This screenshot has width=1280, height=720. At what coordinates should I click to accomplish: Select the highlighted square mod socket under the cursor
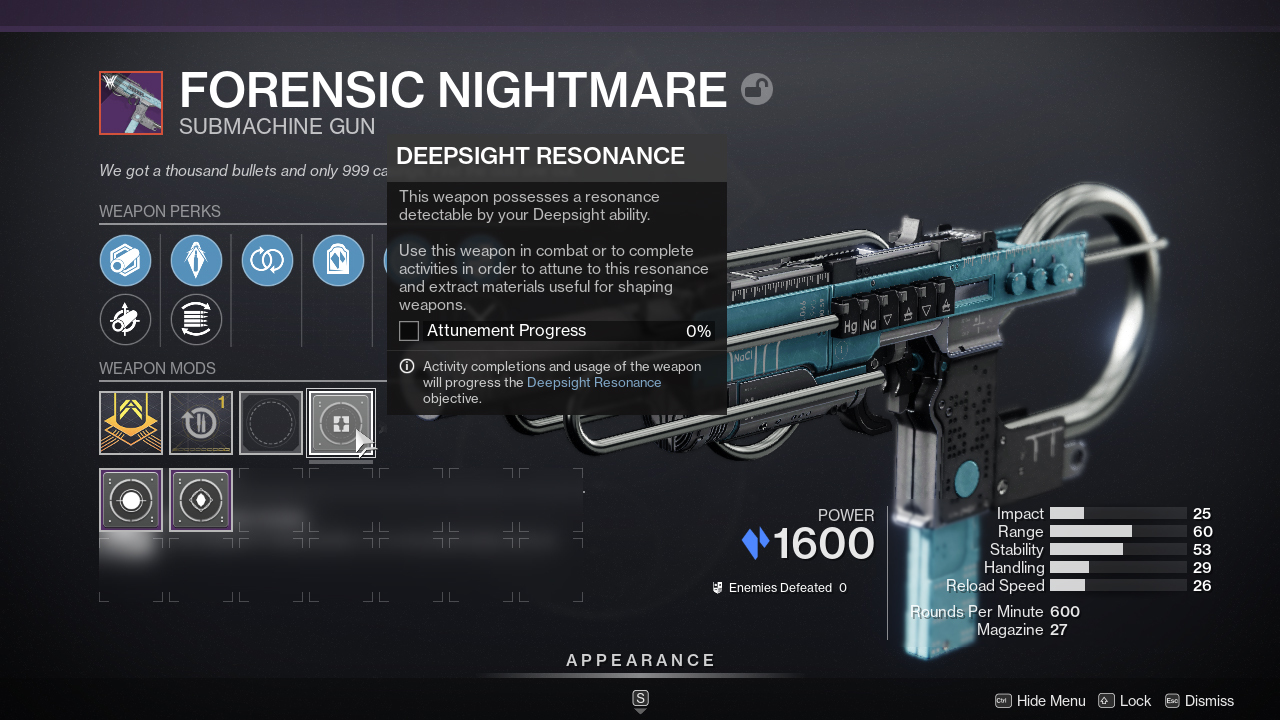(x=340, y=422)
